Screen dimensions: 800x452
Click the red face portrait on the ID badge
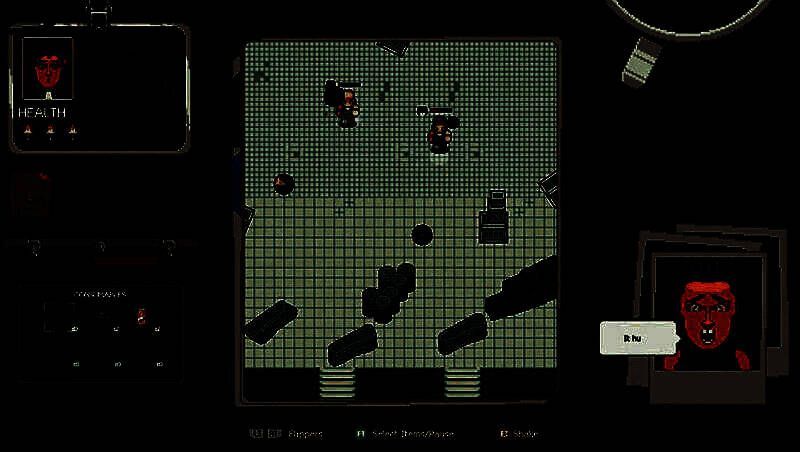tap(47, 69)
